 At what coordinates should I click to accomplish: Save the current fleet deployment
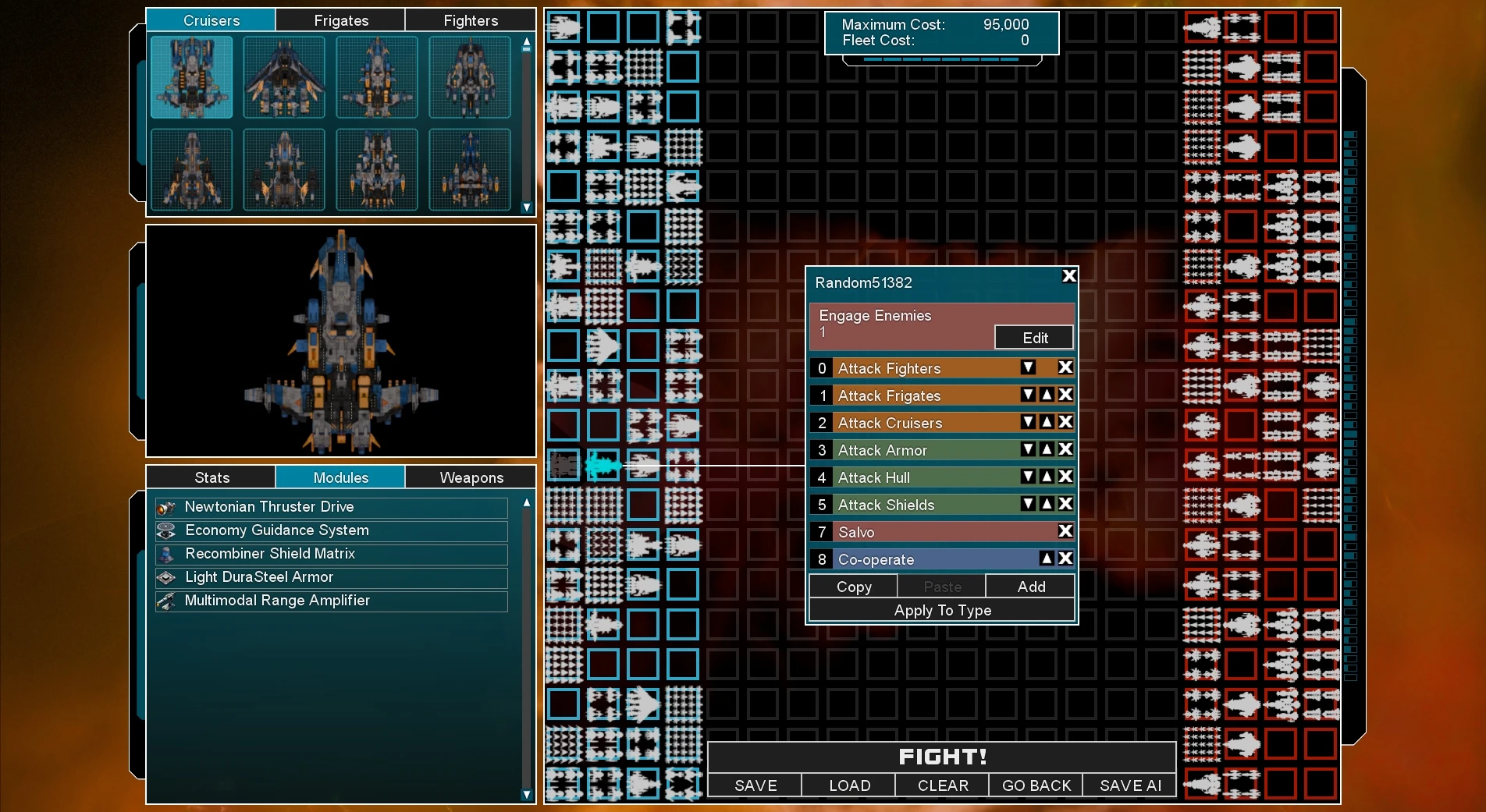click(755, 785)
